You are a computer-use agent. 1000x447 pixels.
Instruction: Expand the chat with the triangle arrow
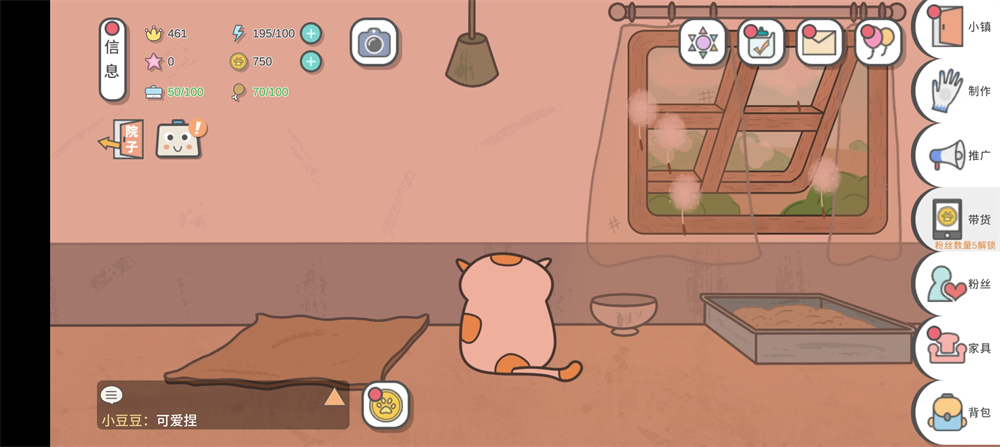pyautogui.click(x=334, y=396)
